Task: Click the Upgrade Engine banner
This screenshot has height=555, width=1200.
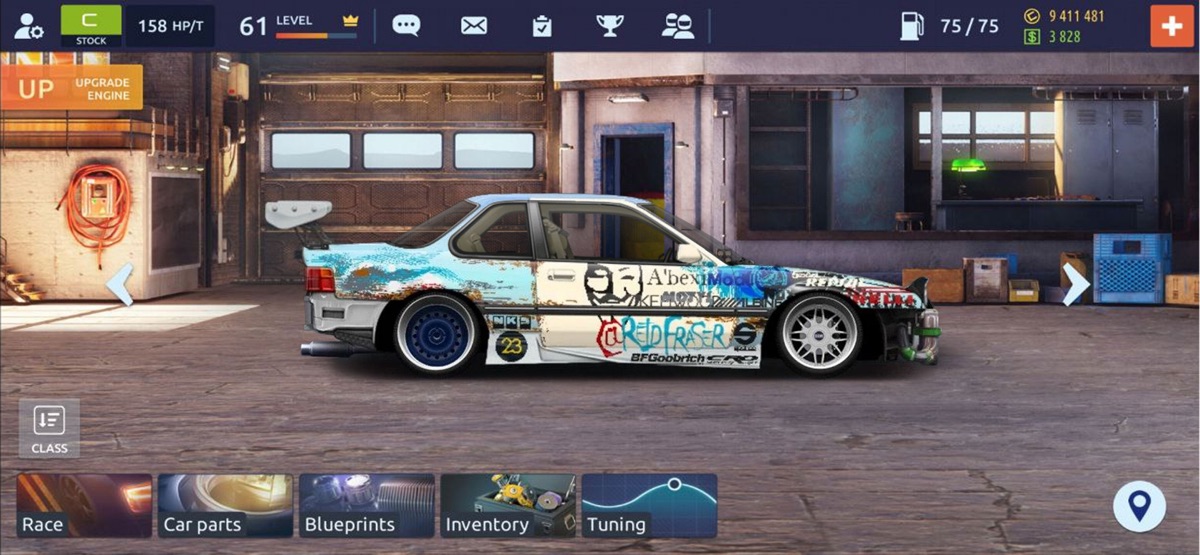Action: (x=72, y=88)
